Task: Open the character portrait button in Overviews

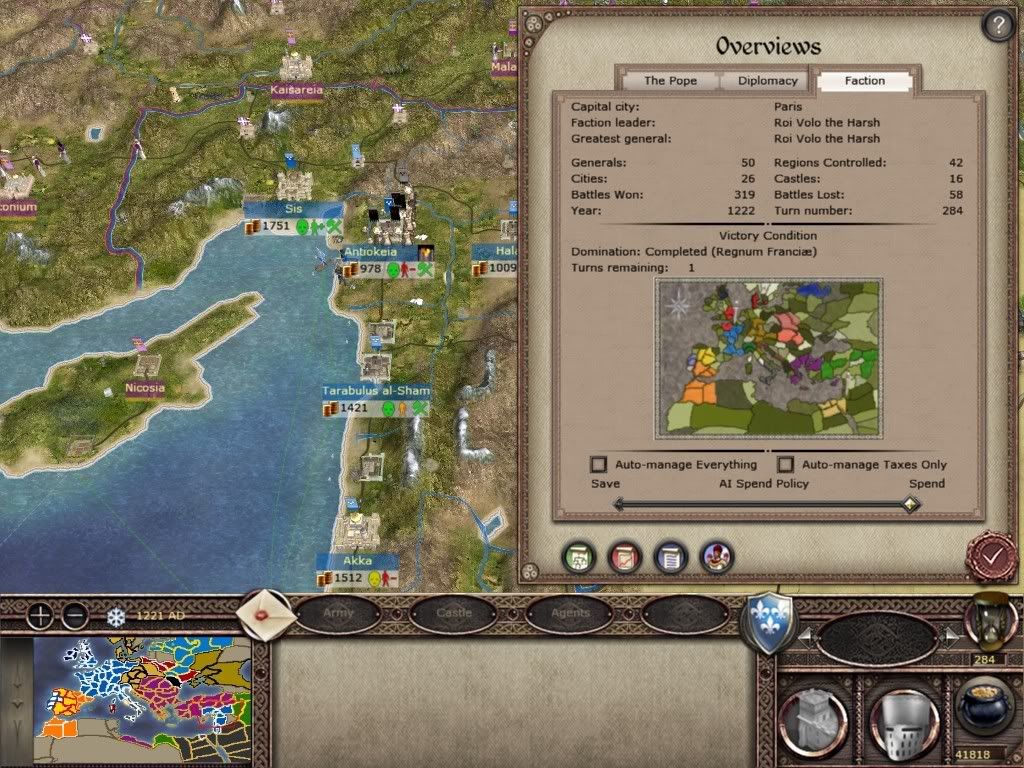Action: 716,557
